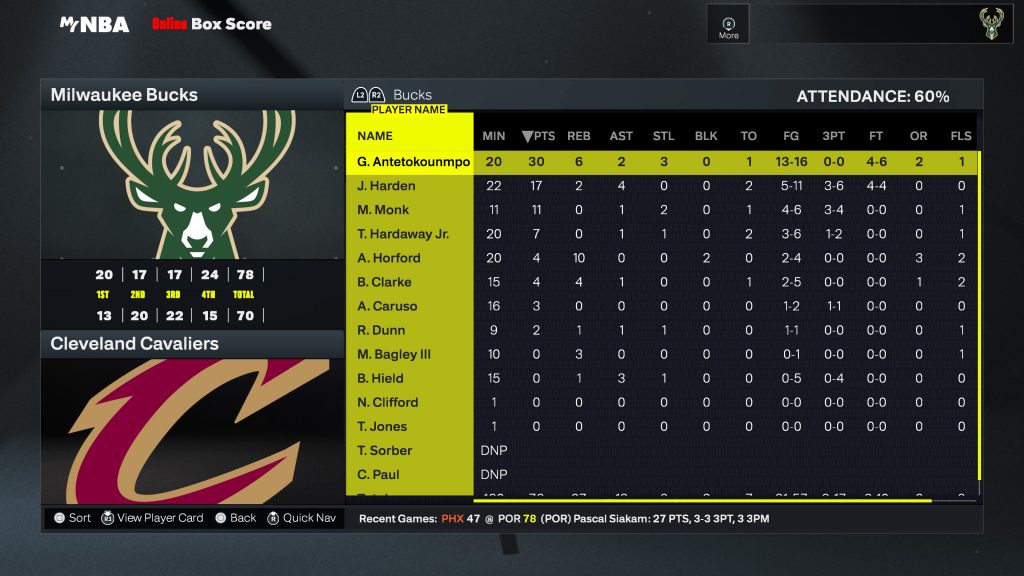
Task: Choose M. Bagley III from the roster
Action: click(x=394, y=354)
